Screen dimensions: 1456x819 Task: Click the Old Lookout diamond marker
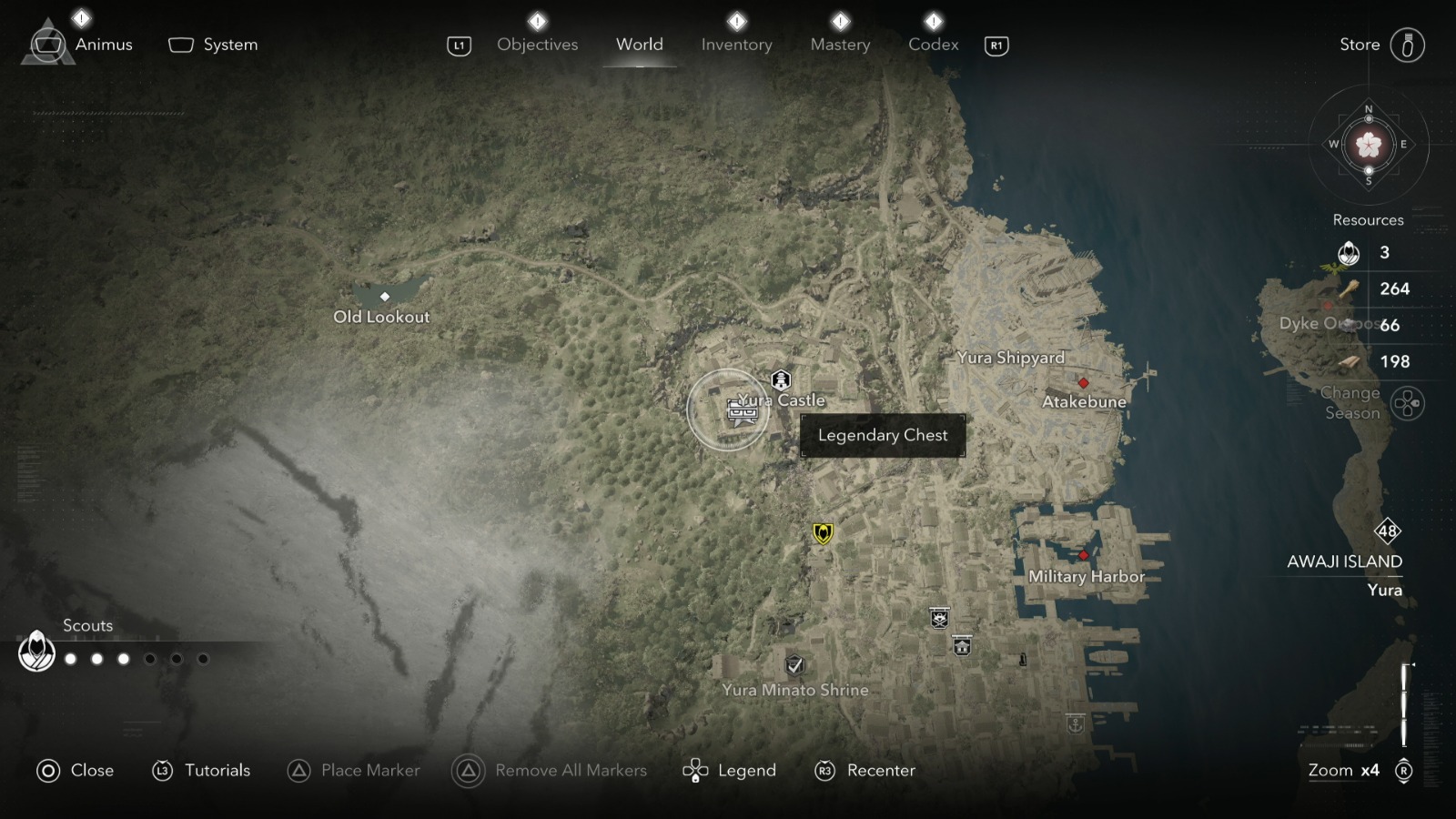(x=385, y=296)
